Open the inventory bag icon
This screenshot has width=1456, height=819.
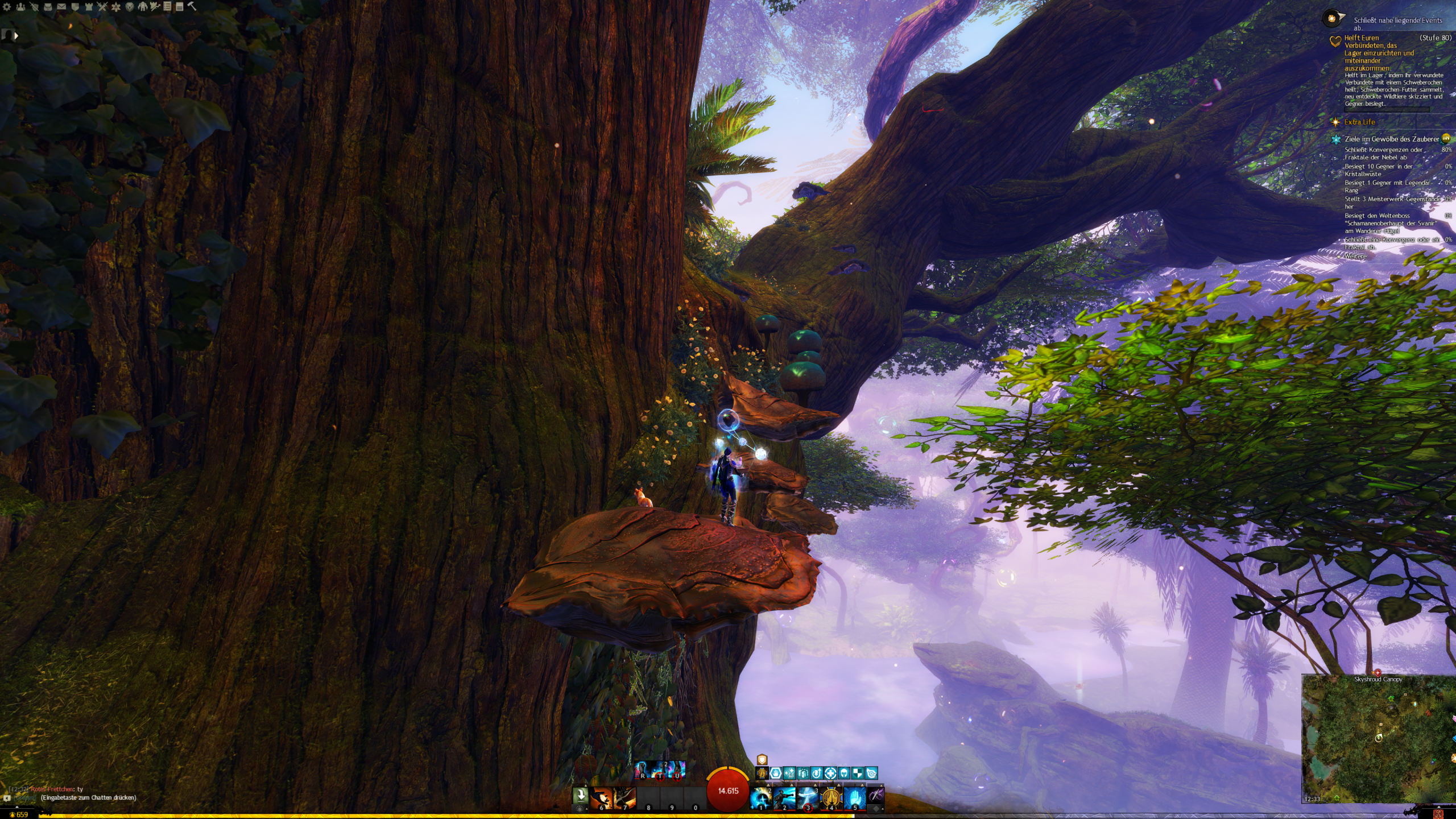[48, 7]
